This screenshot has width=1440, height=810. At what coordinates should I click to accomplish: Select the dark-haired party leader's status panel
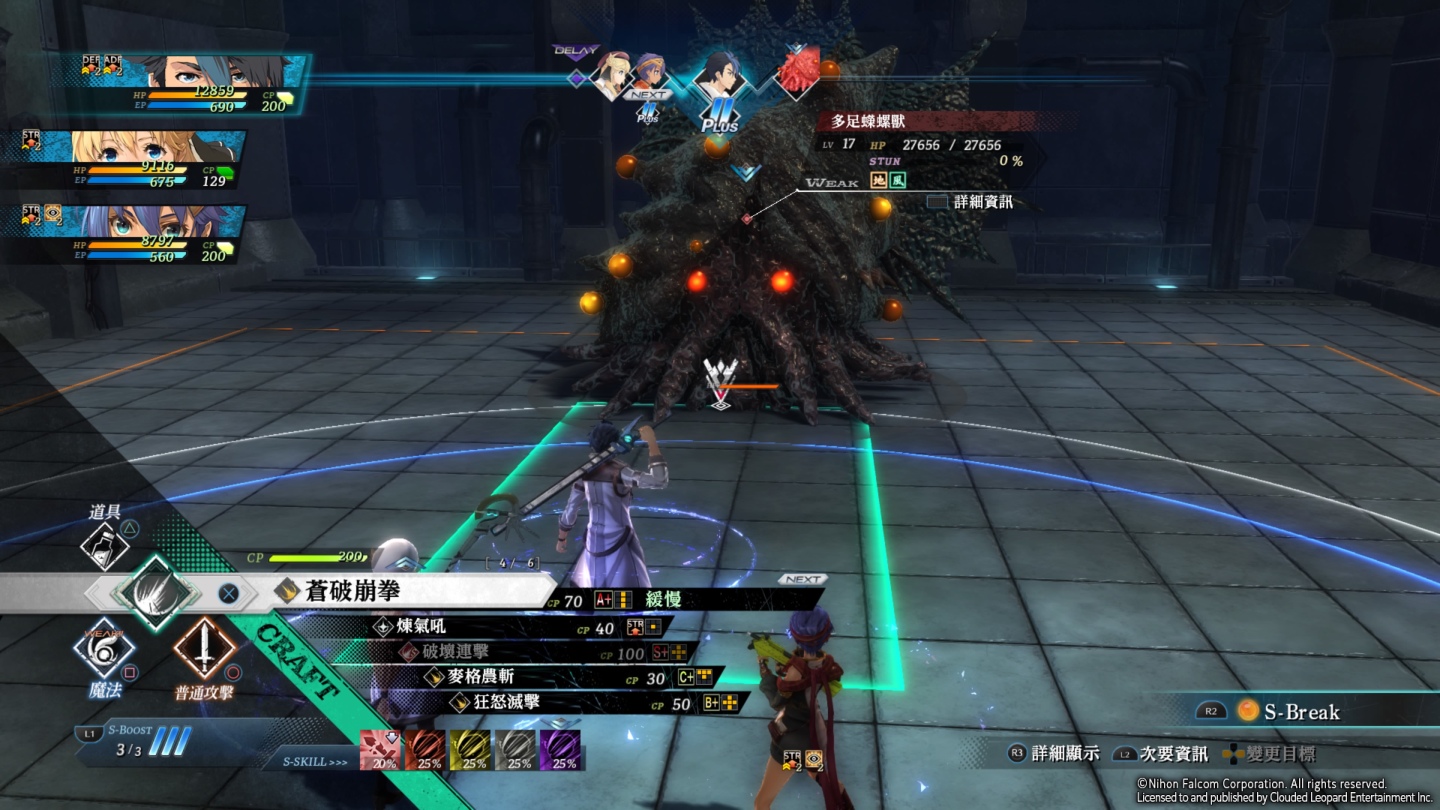[180, 83]
